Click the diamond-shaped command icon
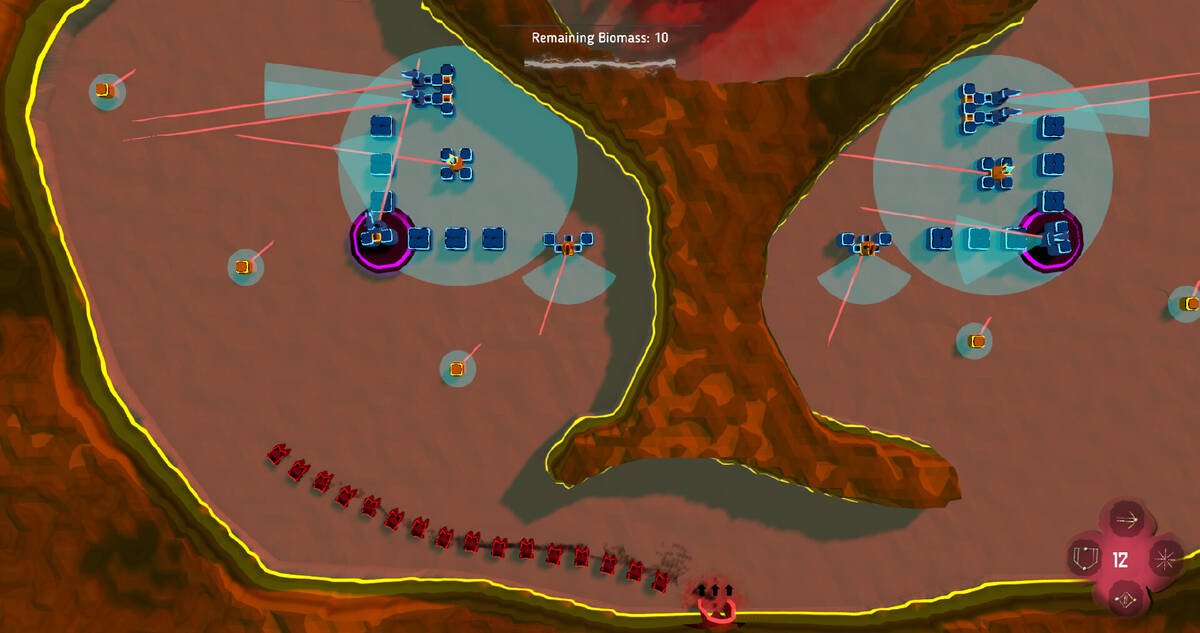The image size is (1200, 633). [x=1125, y=599]
